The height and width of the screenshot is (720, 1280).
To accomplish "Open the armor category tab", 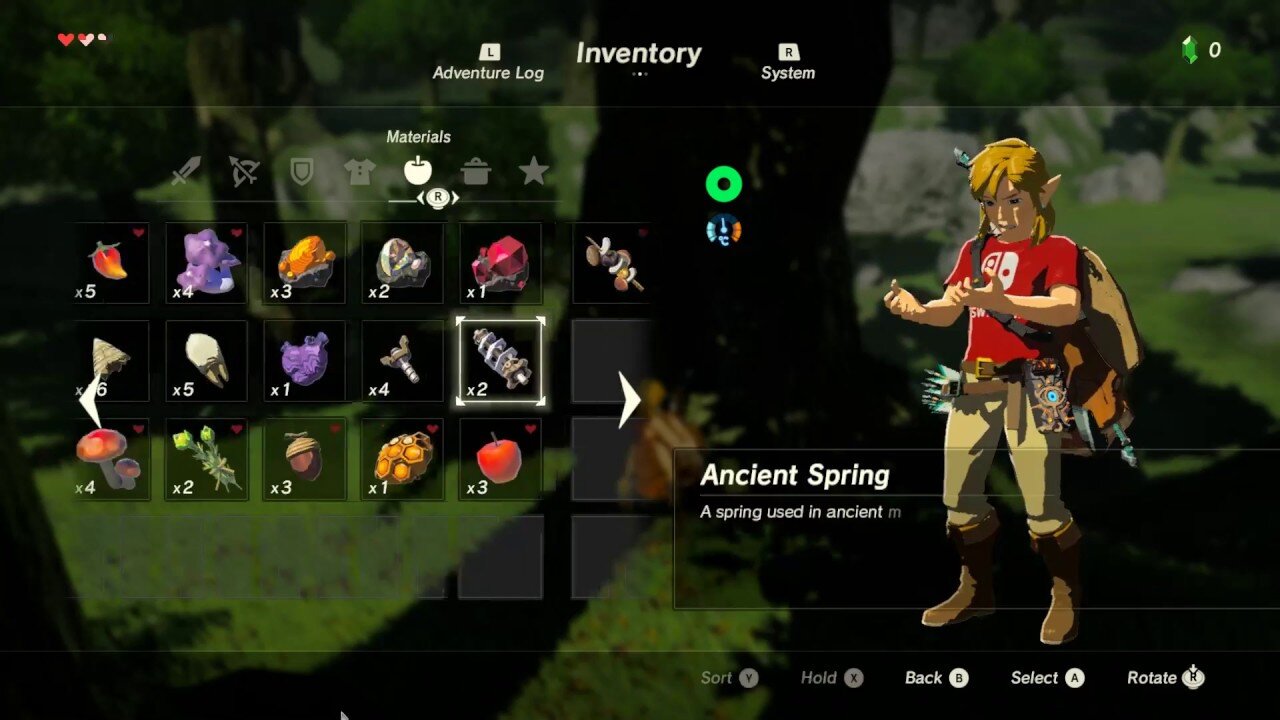I will pos(360,171).
